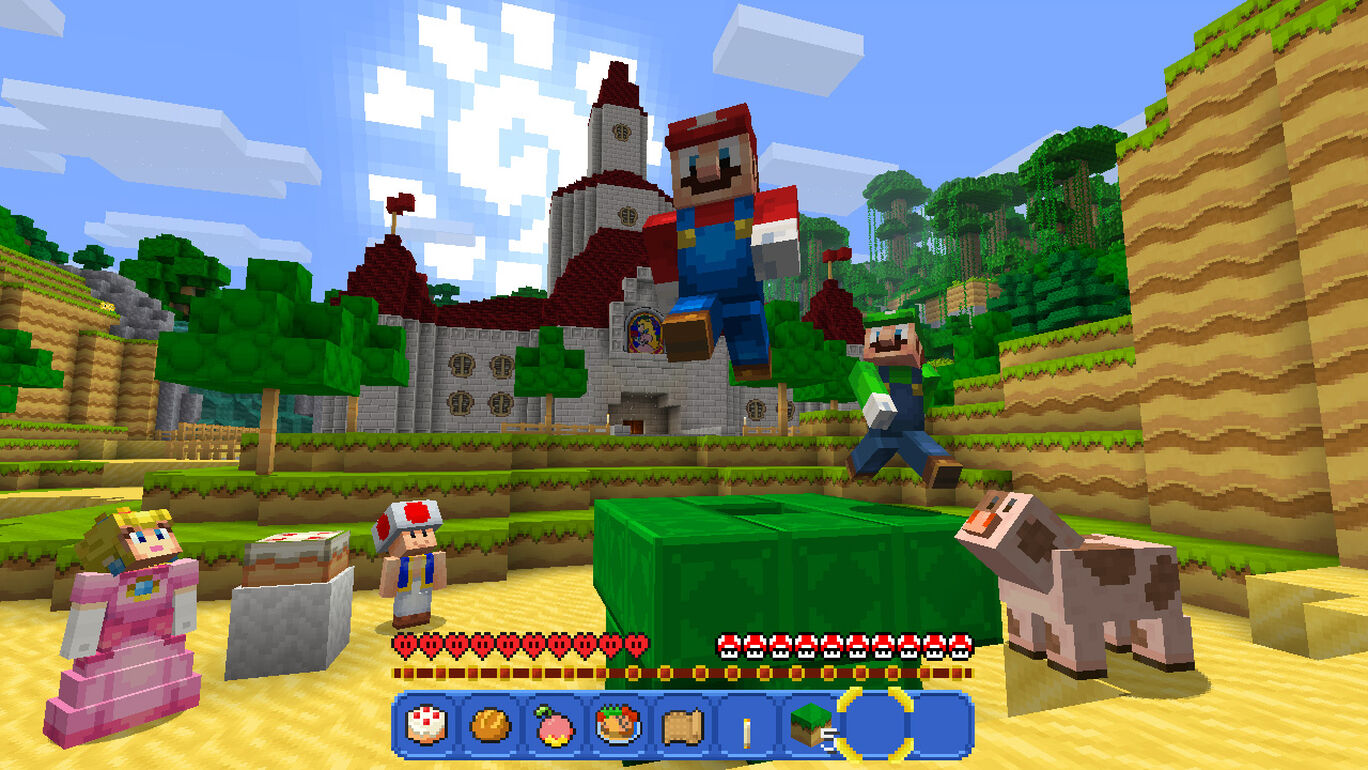Select the arrow item in the hotbar
Screen dimensions: 1368x770
point(745,723)
